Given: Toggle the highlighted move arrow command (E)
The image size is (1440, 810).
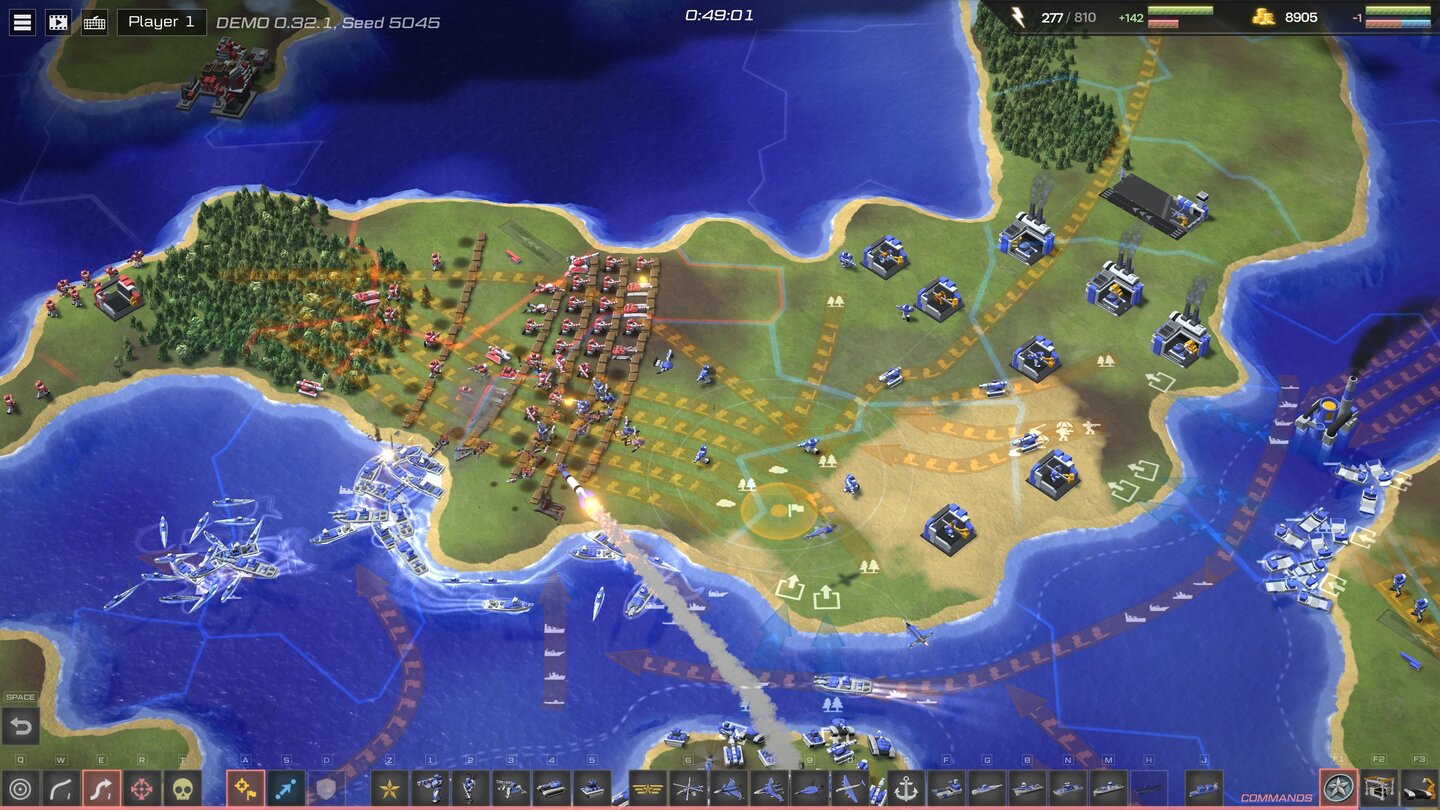Looking at the screenshot, I should click(104, 787).
